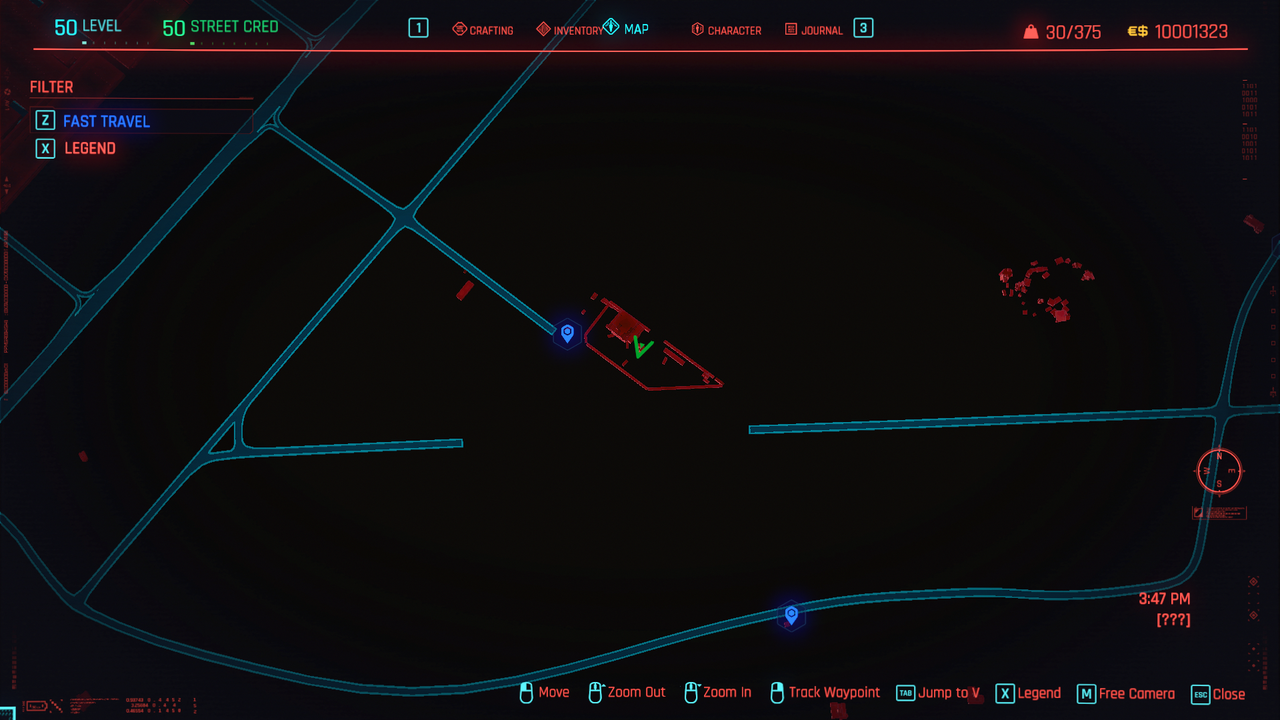Choose the fast travel marker on the southern road
1280x720 pixels.
pyautogui.click(x=791, y=614)
